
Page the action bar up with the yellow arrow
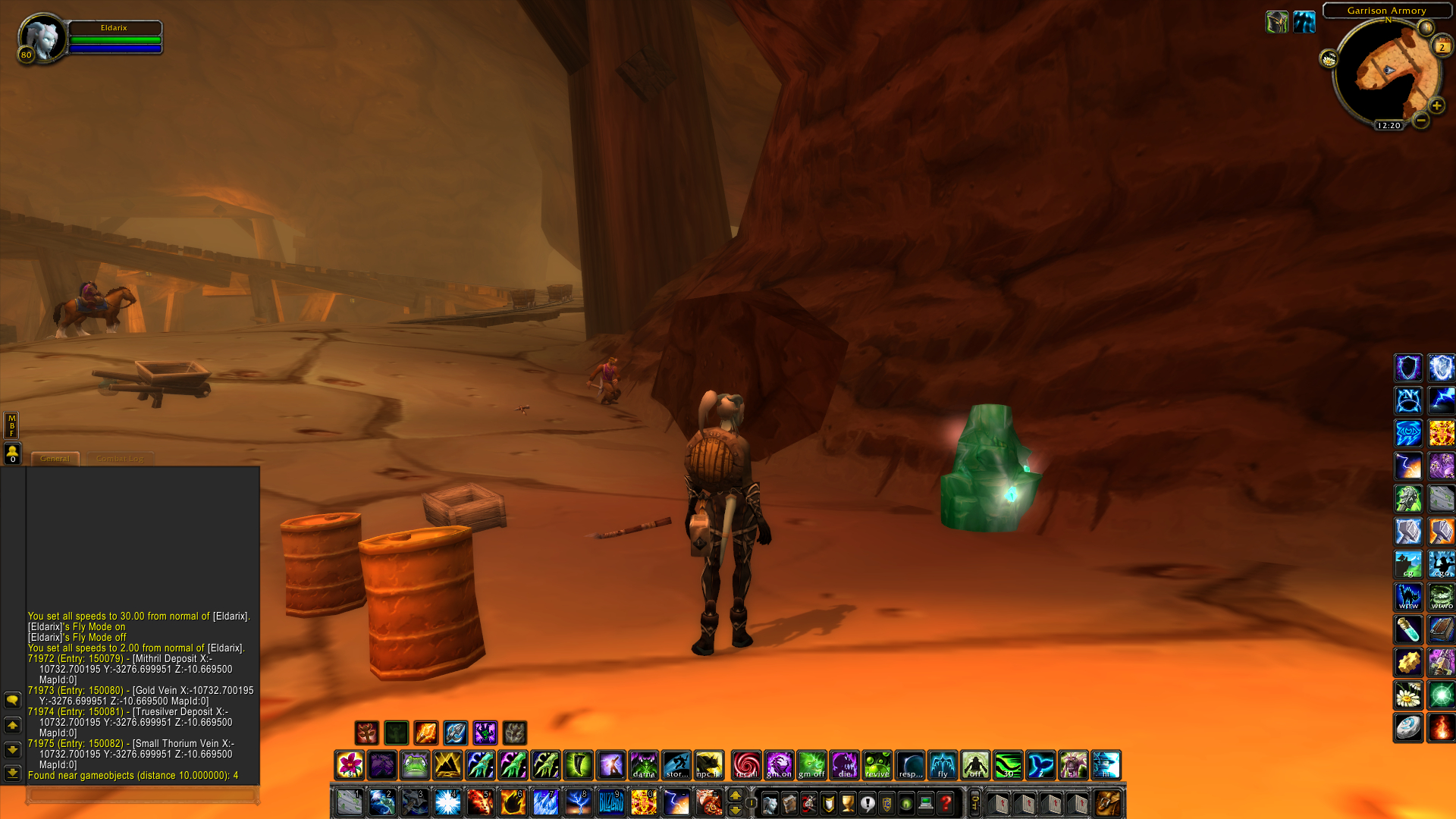(x=735, y=794)
